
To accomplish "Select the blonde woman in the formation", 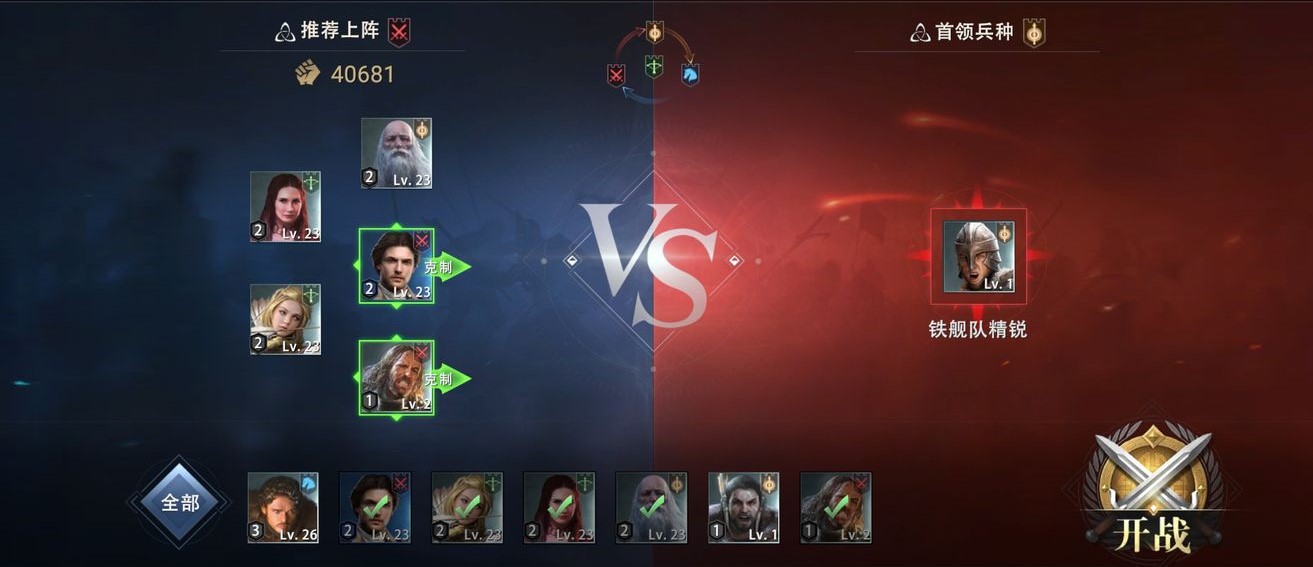I will [x=285, y=319].
